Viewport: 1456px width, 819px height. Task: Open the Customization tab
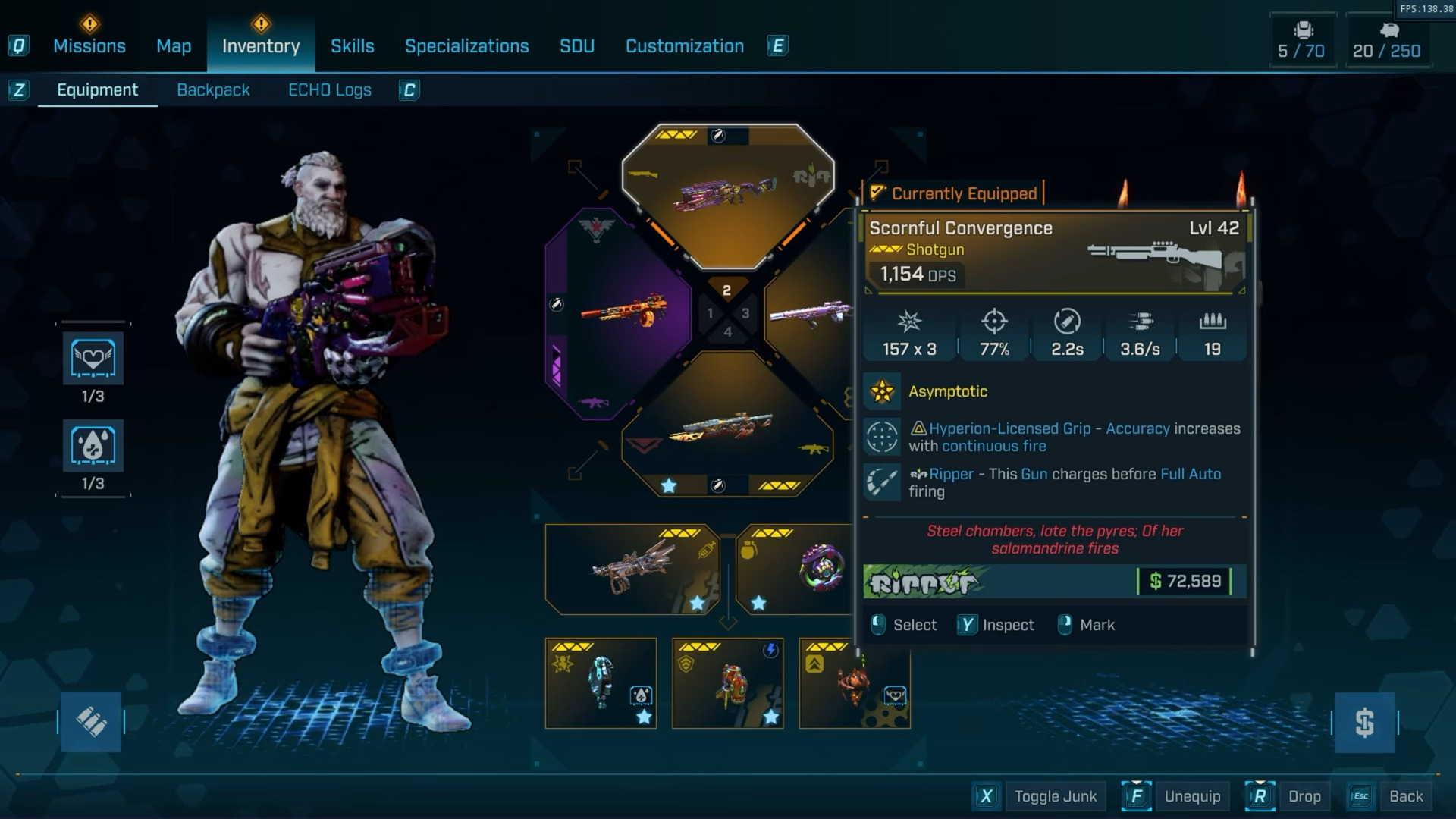[684, 46]
